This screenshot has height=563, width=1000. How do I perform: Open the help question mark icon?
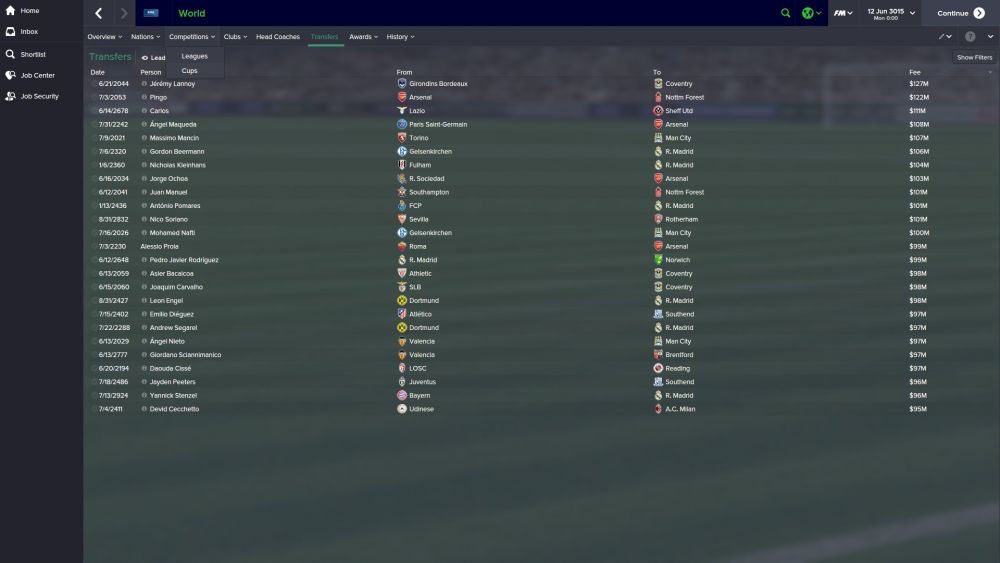pyautogui.click(x=970, y=37)
